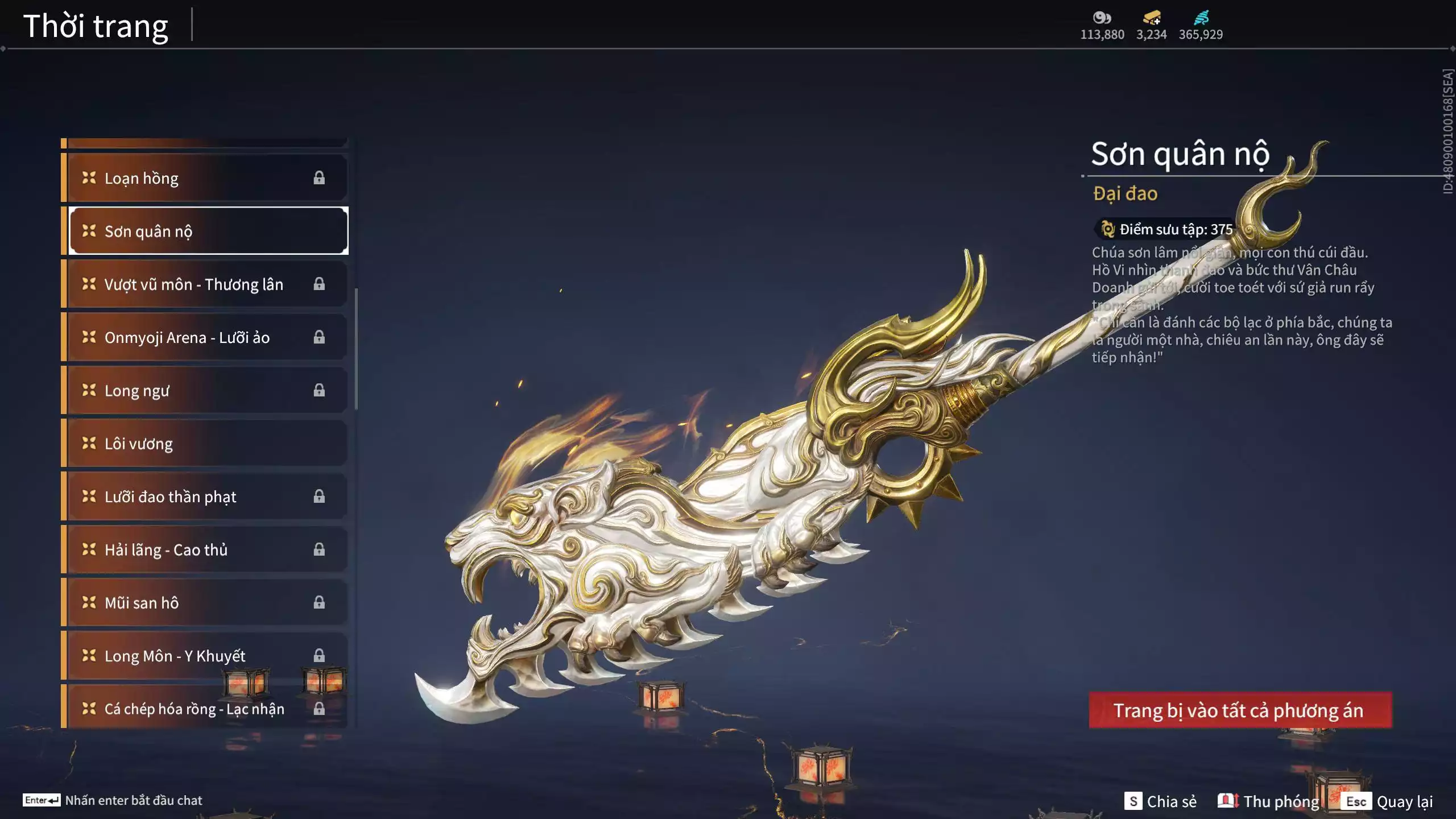Open chat via Nhấn enter bắt đầu chat
The height and width of the screenshot is (819, 1456).
click(113, 800)
